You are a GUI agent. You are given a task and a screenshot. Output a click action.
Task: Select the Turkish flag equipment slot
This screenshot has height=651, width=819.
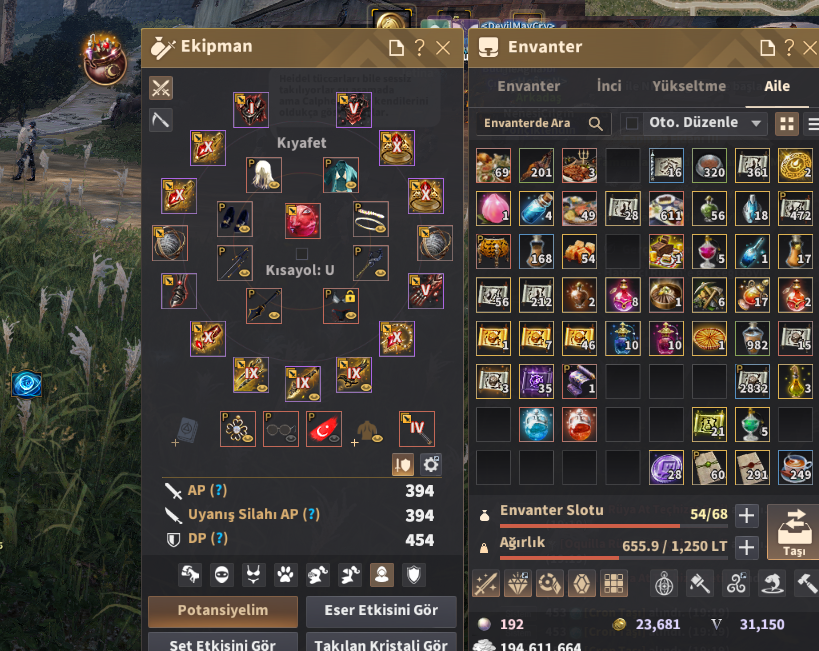click(324, 429)
